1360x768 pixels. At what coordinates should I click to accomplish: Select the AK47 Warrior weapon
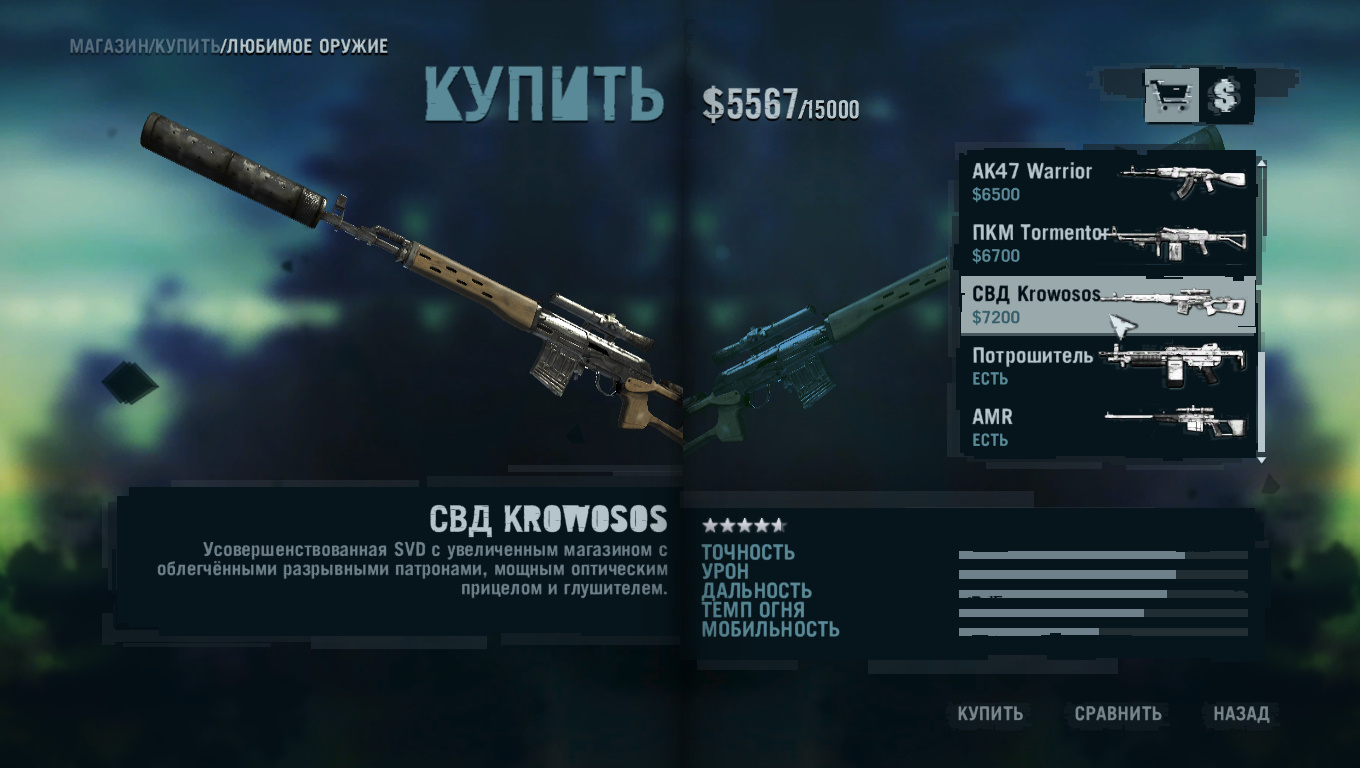[1106, 182]
